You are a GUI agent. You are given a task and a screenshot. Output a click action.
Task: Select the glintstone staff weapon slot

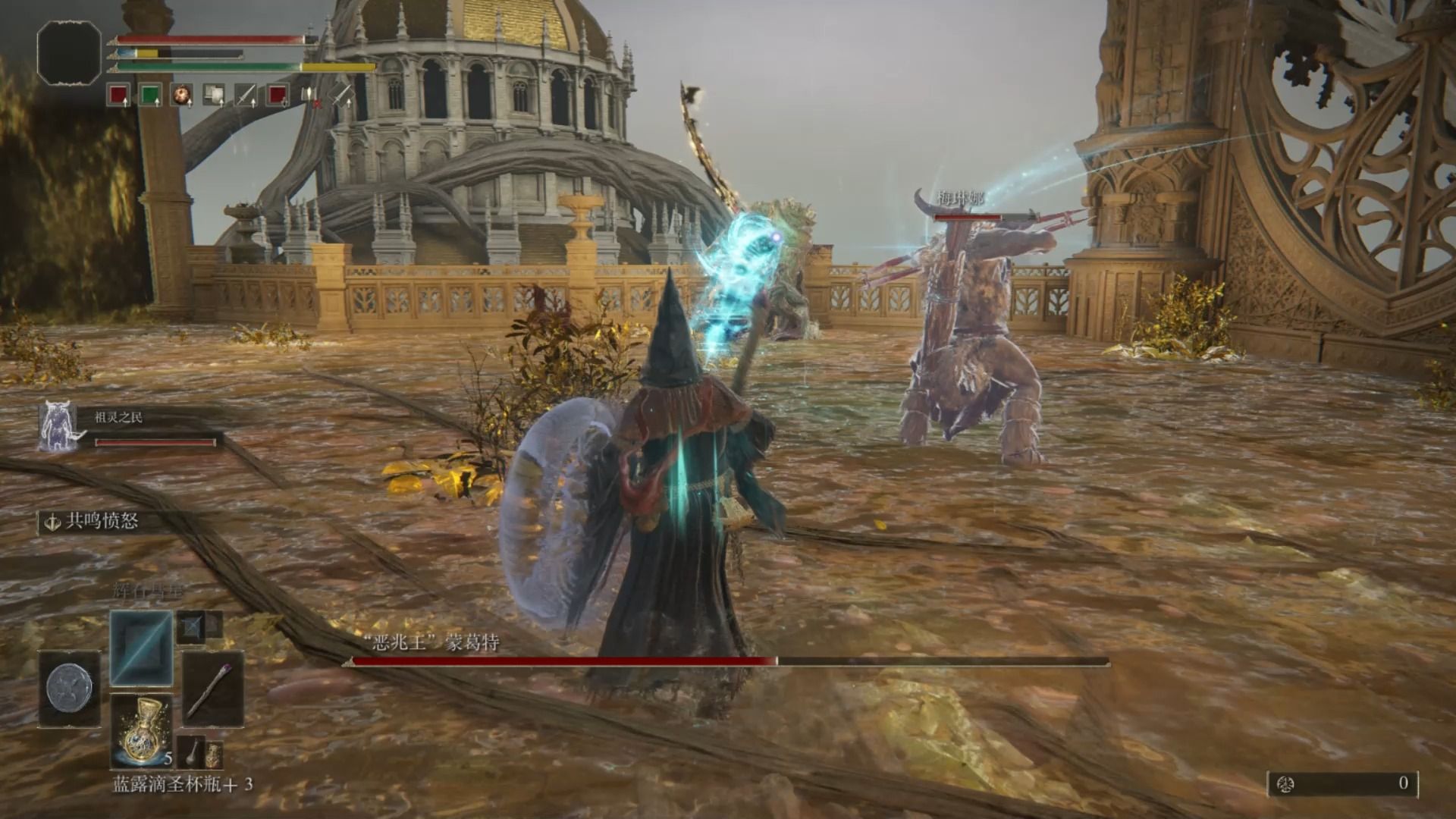(x=213, y=689)
